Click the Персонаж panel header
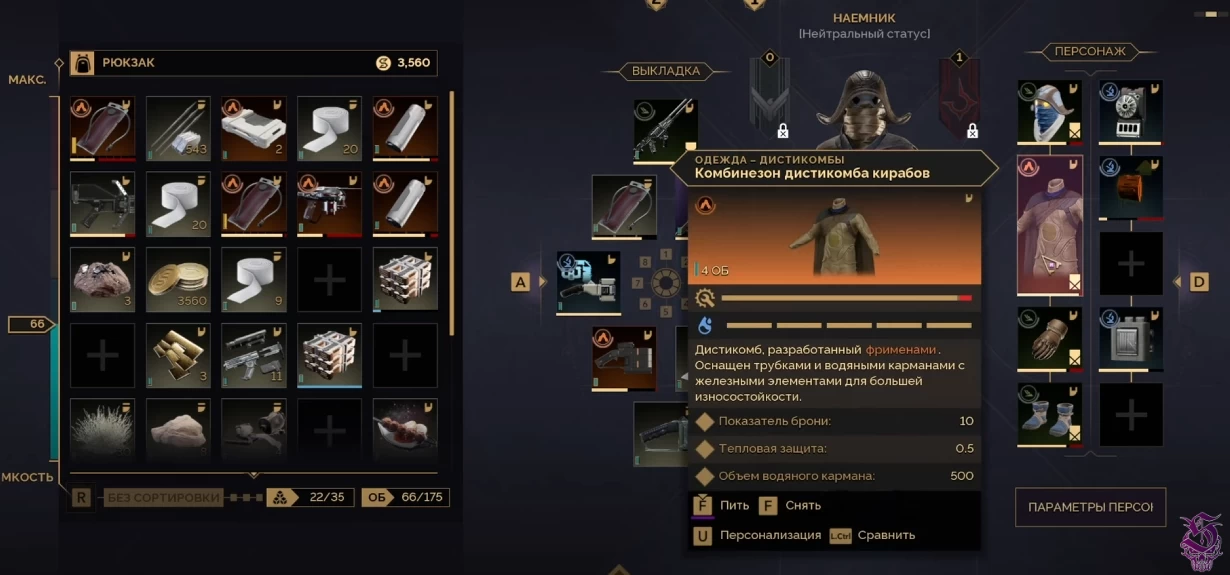 pos(1089,51)
